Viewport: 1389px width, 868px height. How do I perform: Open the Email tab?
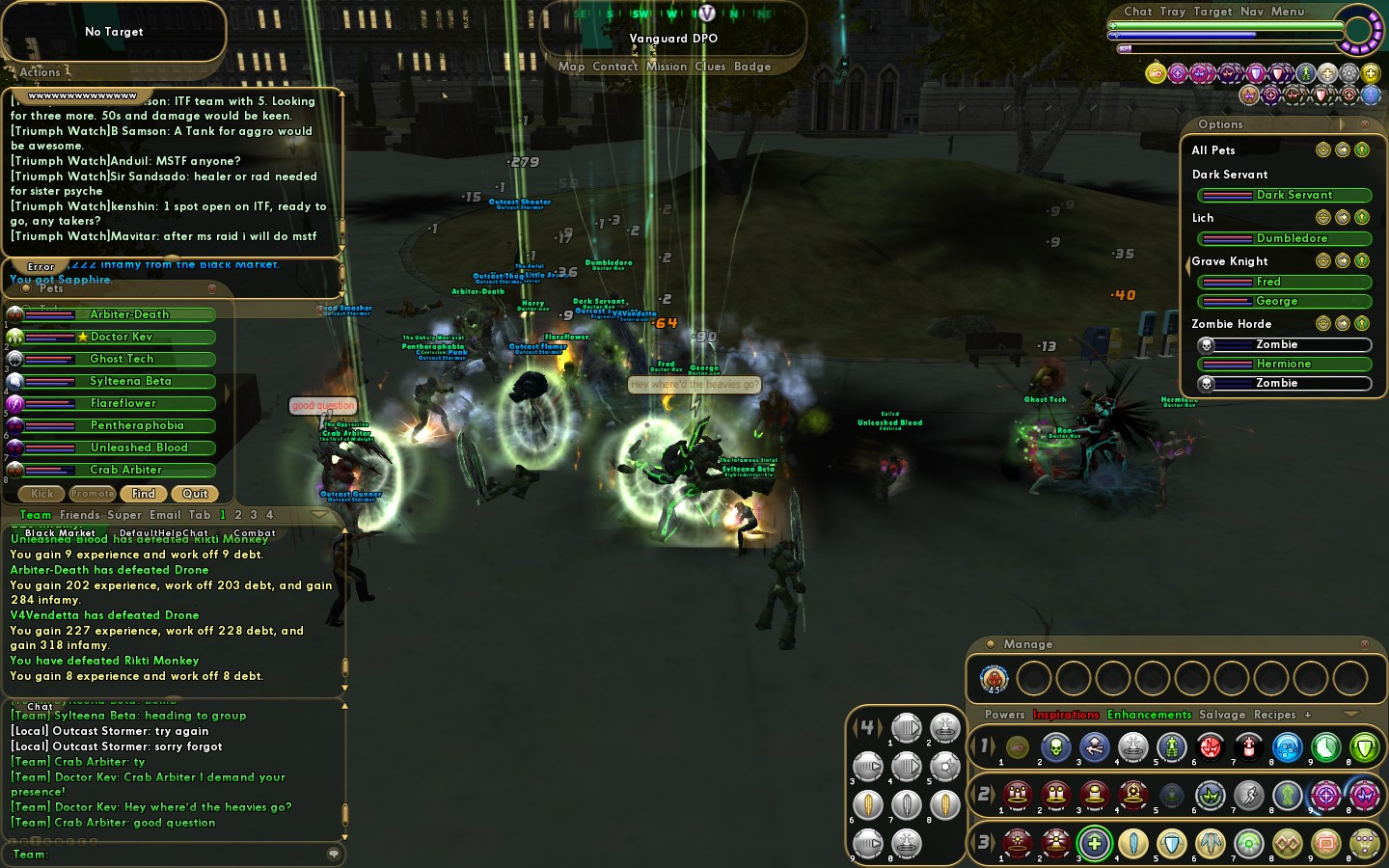(x=165, y=515)
